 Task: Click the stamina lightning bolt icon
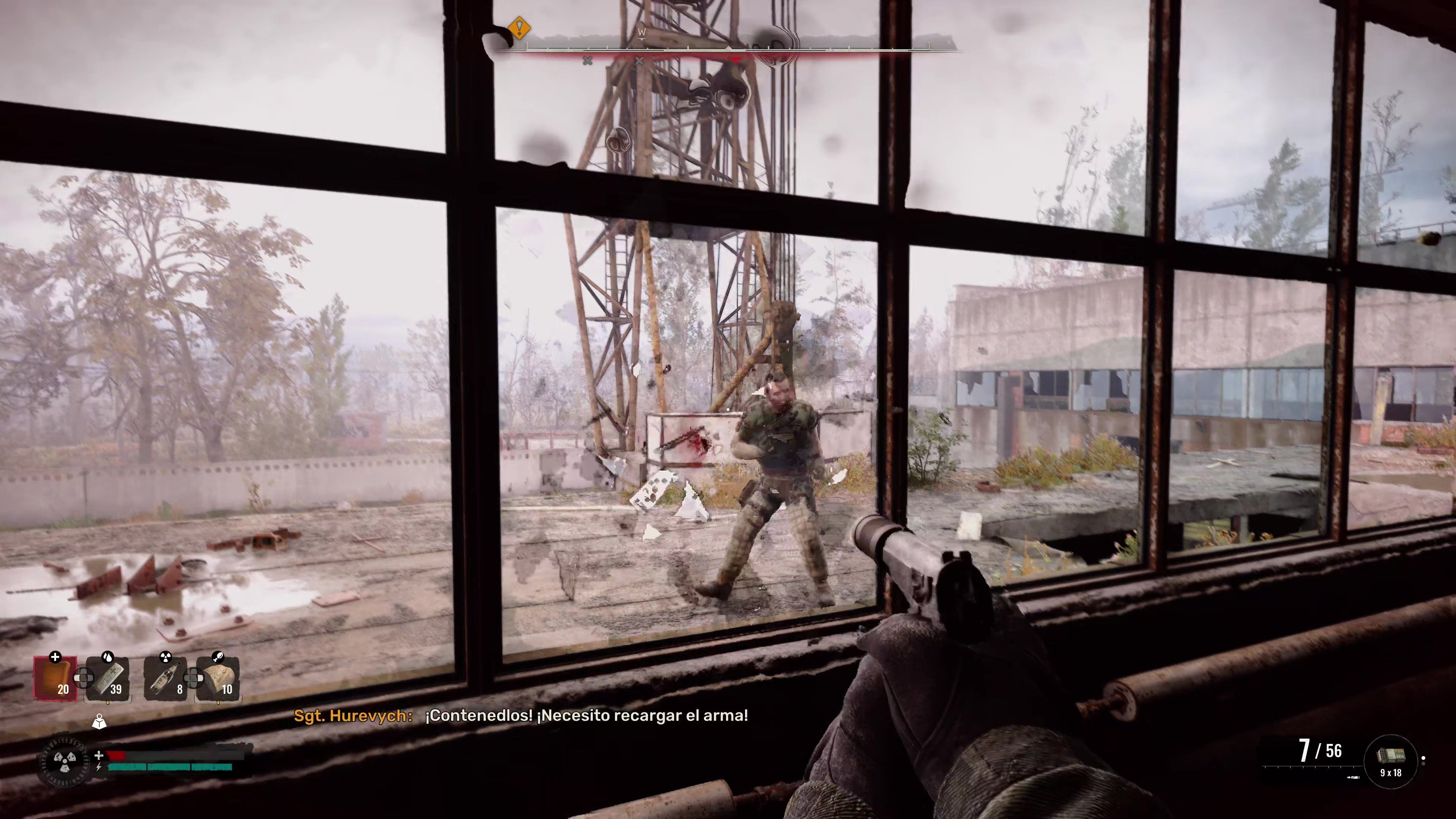click(x=100, y=767)
